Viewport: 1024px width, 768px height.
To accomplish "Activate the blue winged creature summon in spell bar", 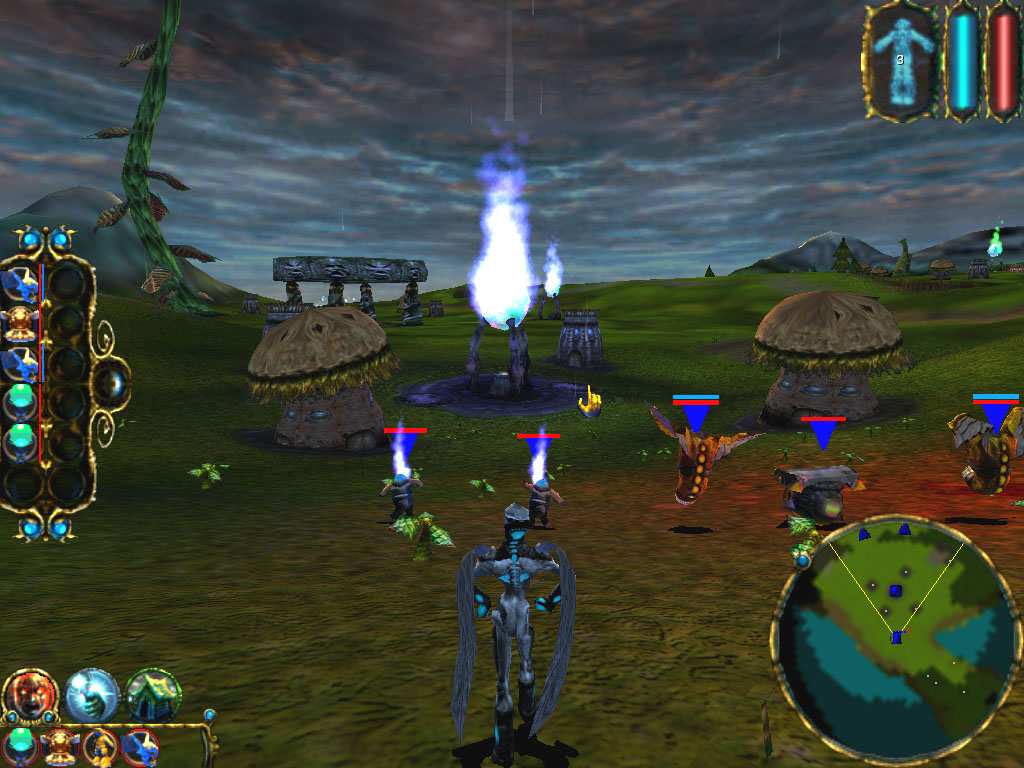I will pos(139,745).
